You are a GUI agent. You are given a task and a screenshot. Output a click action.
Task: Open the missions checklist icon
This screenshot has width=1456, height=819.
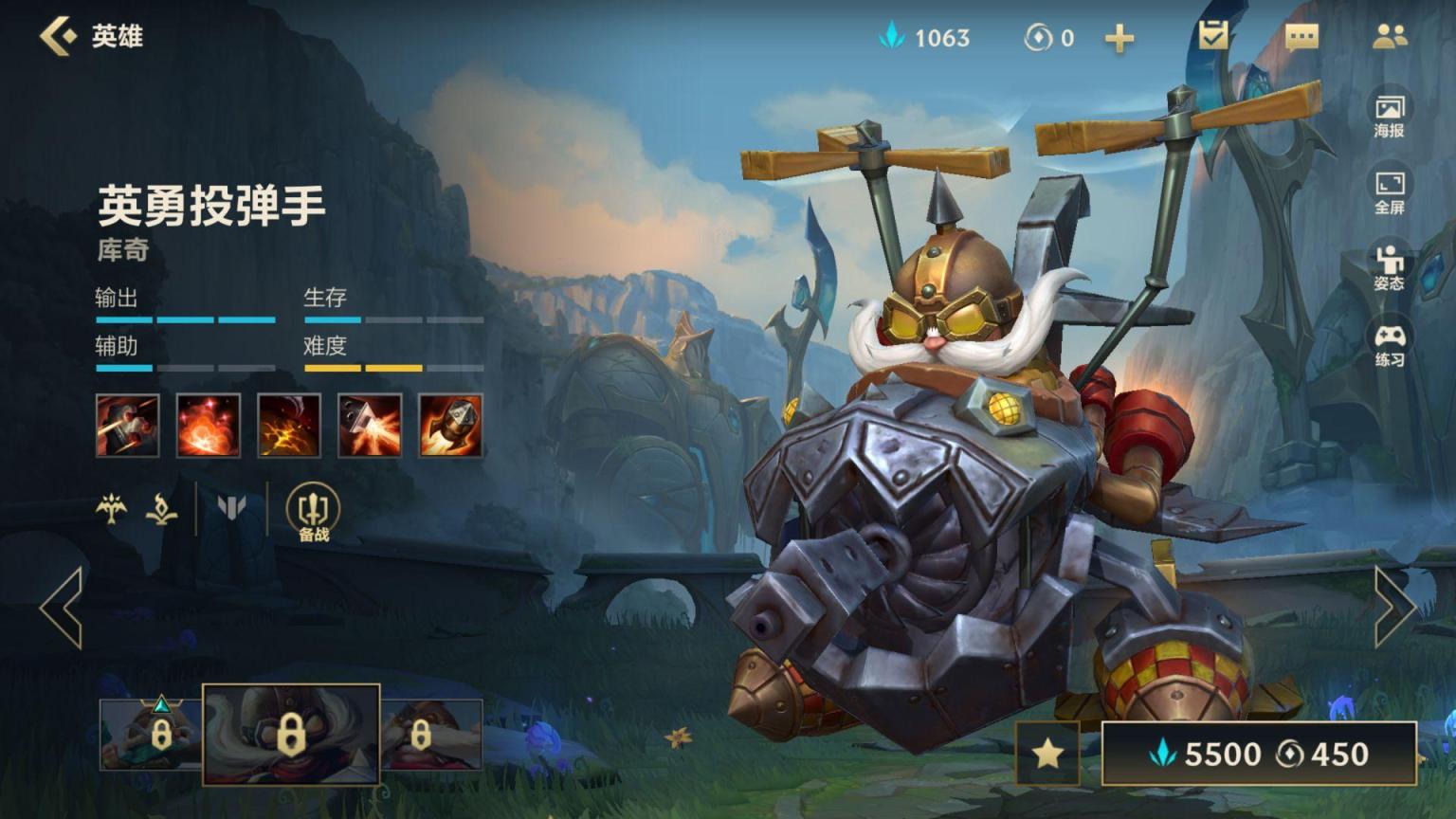[x=1212, y=36]
